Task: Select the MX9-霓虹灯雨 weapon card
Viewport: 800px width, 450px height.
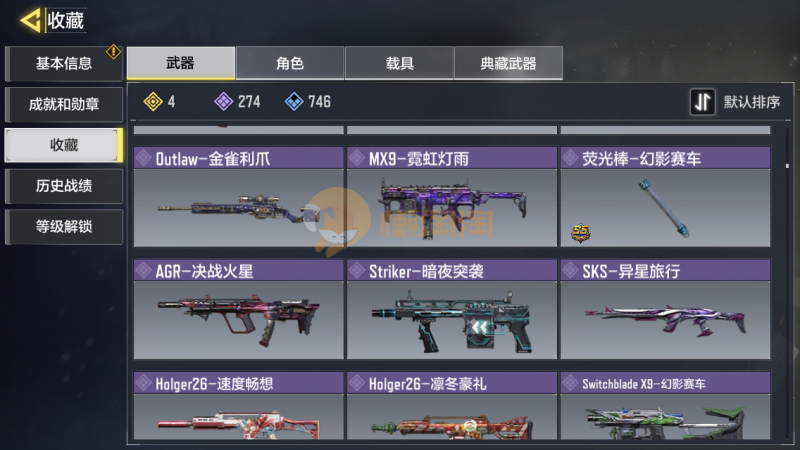Action: [451, 198]
